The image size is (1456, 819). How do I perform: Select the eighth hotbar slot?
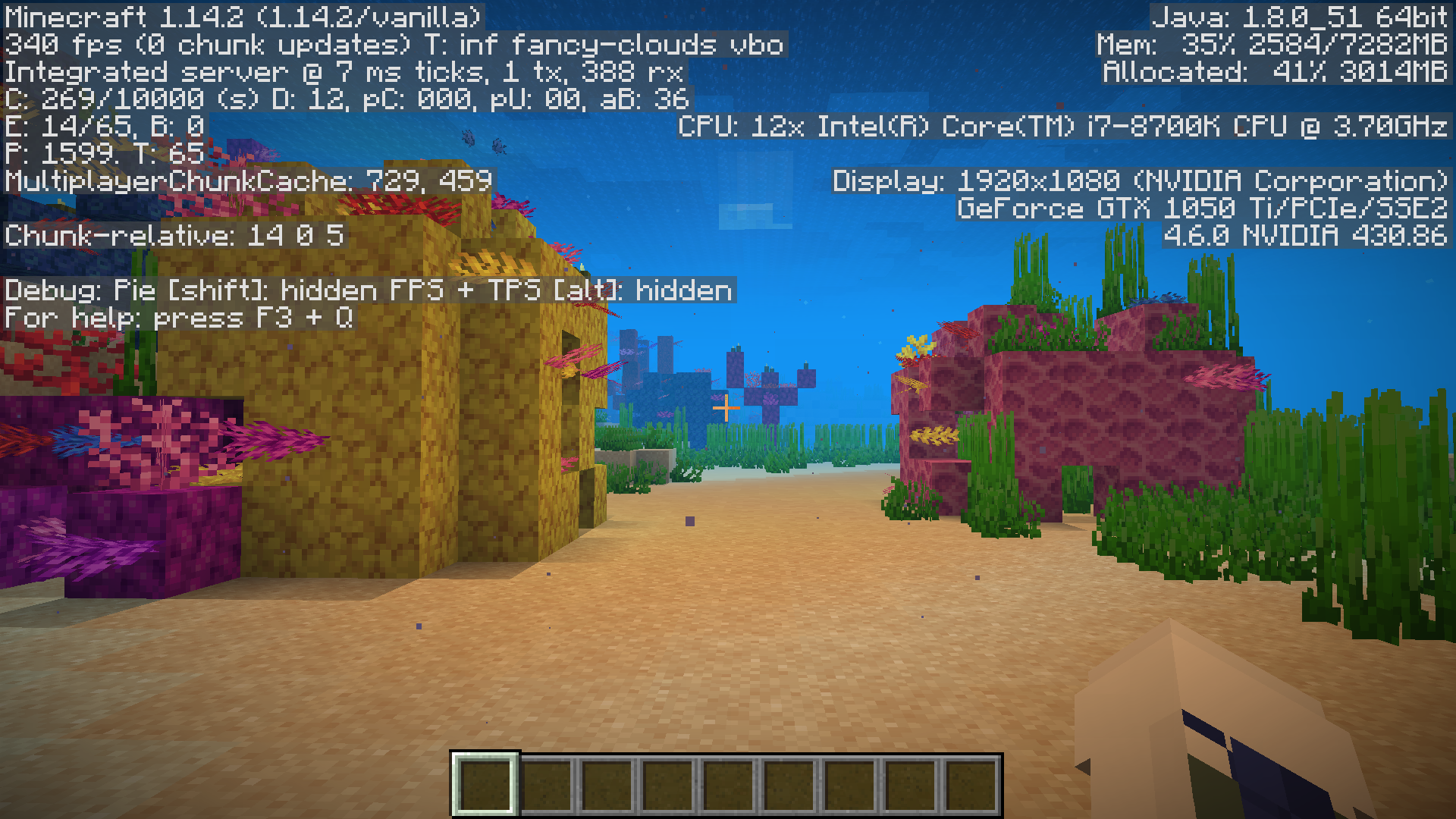point(910,785)
